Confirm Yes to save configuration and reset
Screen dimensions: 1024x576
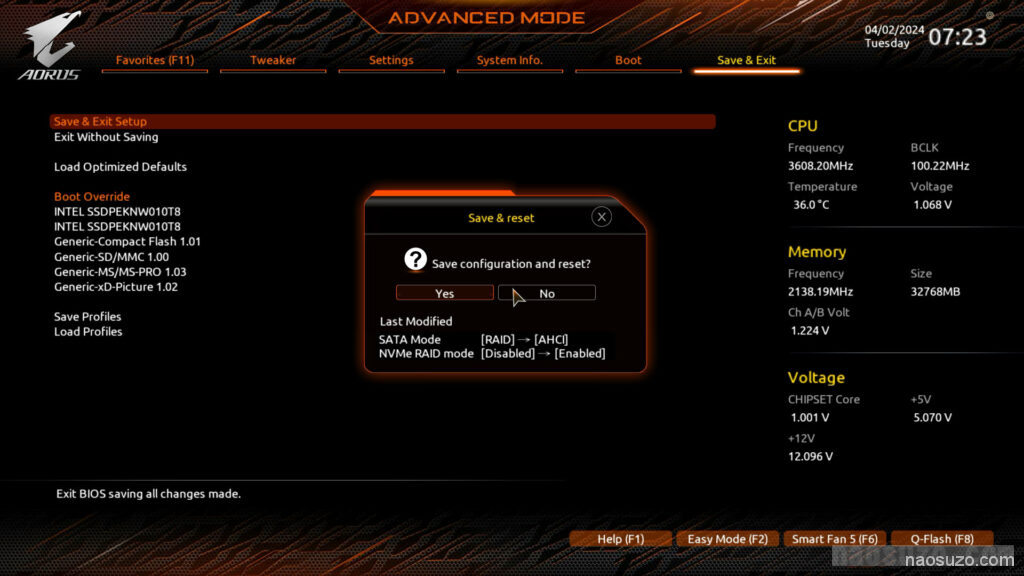pyautogui.click(x=445, y=293)
